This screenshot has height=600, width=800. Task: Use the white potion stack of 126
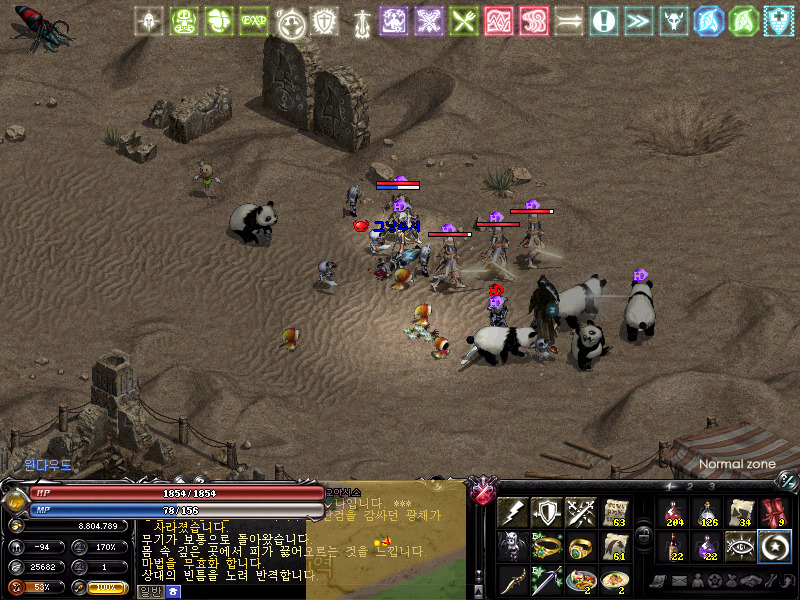[707, 513]
